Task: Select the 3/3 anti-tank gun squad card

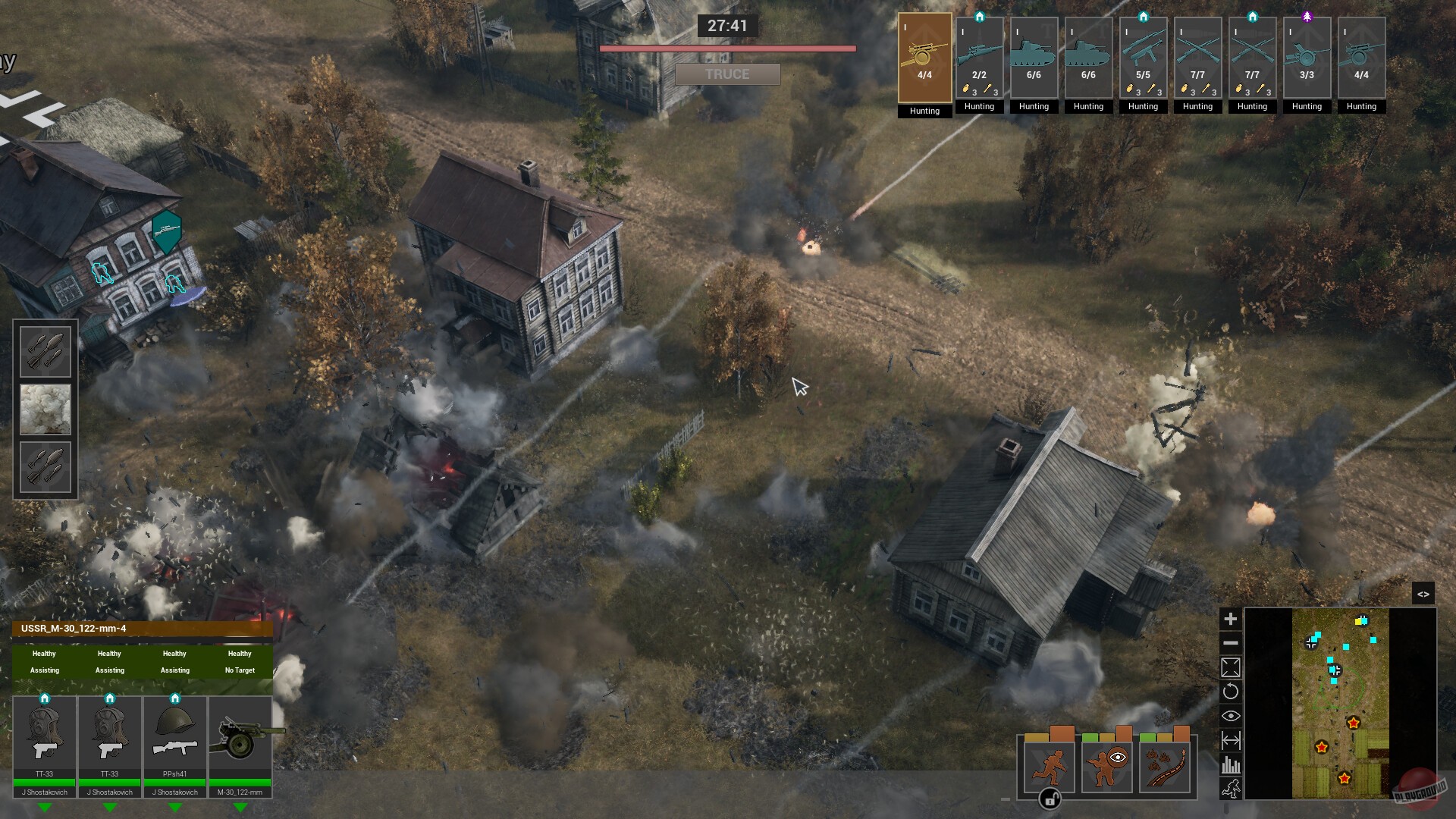Action: [1307, 57]
